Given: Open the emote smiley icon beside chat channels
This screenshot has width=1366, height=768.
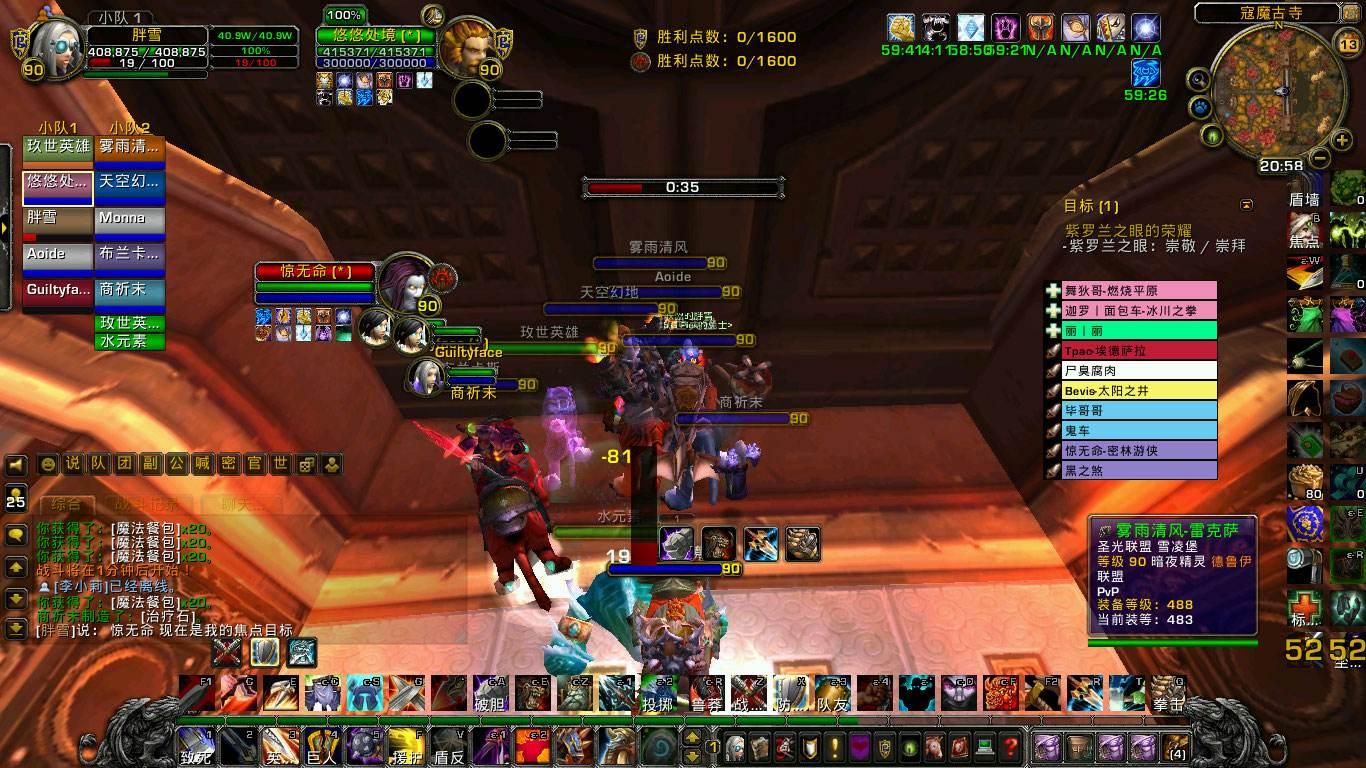Looking at the screenshot, I should (47, 463).
